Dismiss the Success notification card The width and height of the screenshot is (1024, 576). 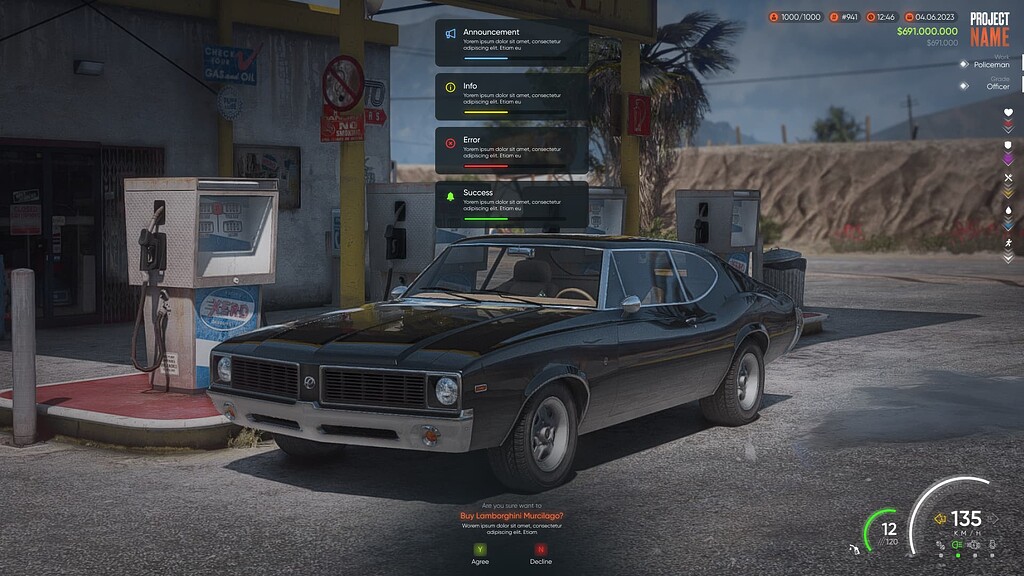(511, 203)
